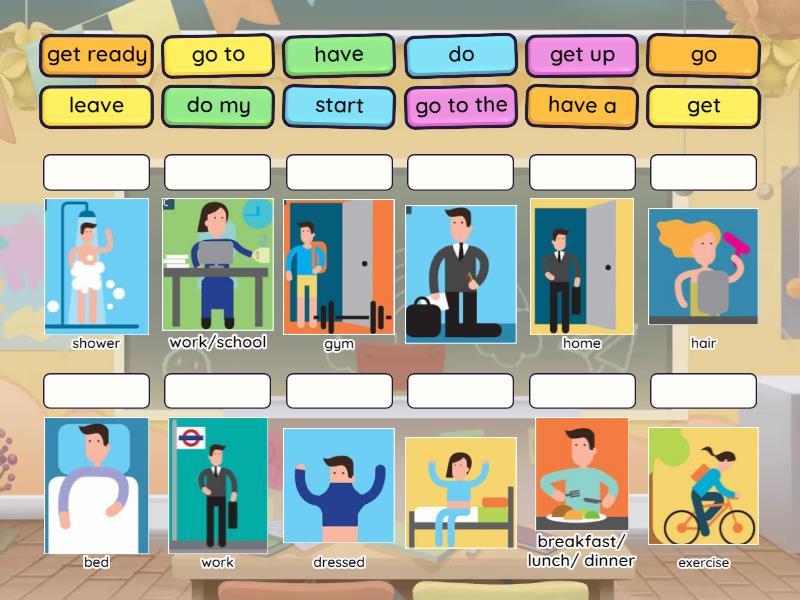Click the blue 'start' tile
Image resolution: width=800 pixels, height=600 pixels.
(x=339, y=106)
